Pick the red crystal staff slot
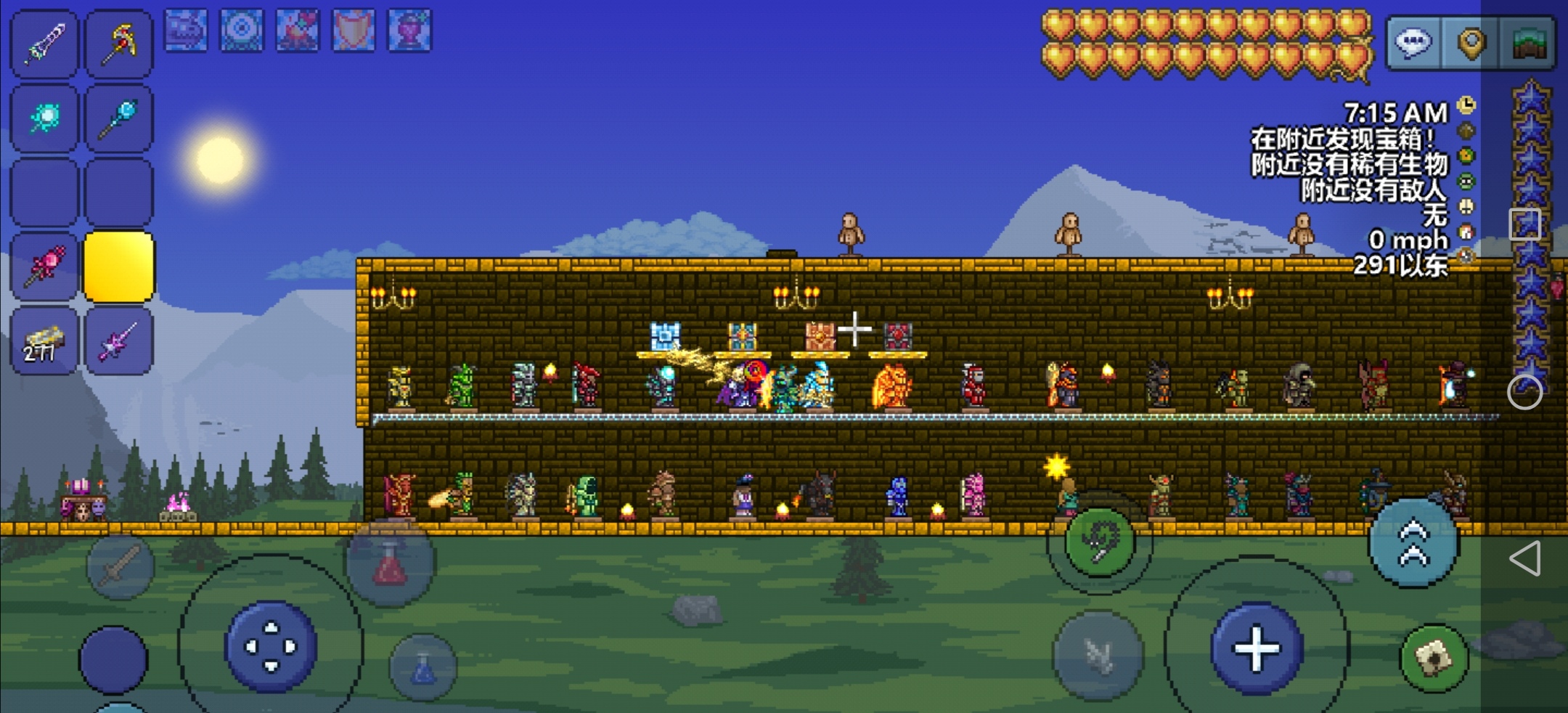 44,266
